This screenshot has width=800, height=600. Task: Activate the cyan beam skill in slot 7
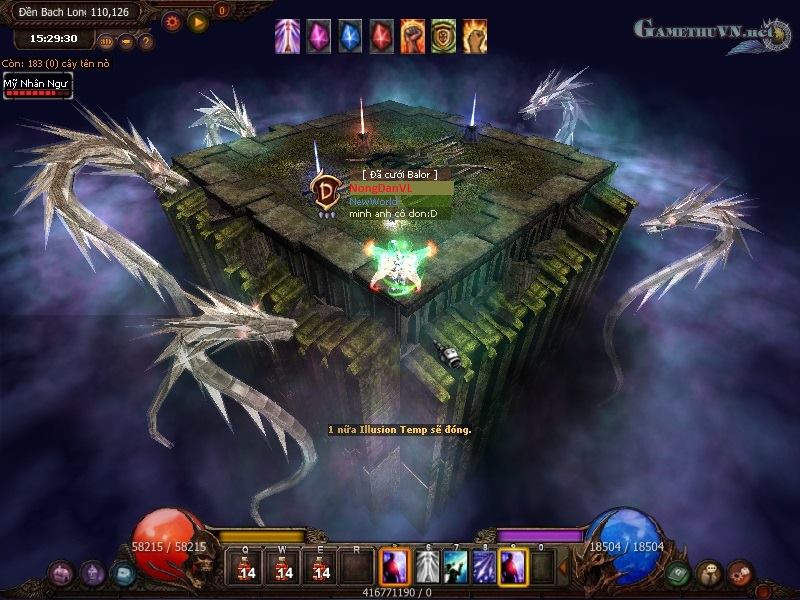pos(456,567)
